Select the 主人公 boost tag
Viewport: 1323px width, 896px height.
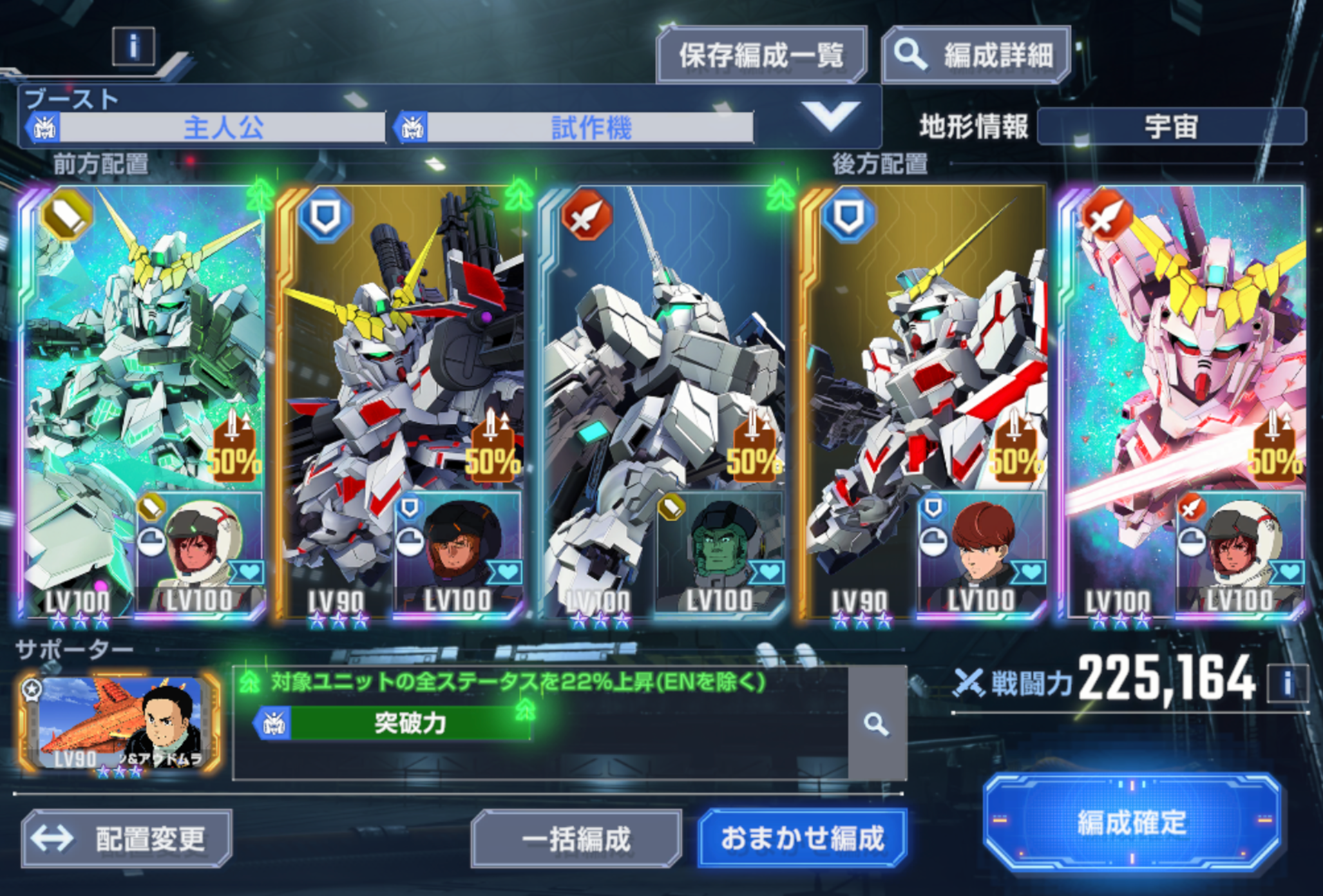pyautogui.click(x=222, y=128)
